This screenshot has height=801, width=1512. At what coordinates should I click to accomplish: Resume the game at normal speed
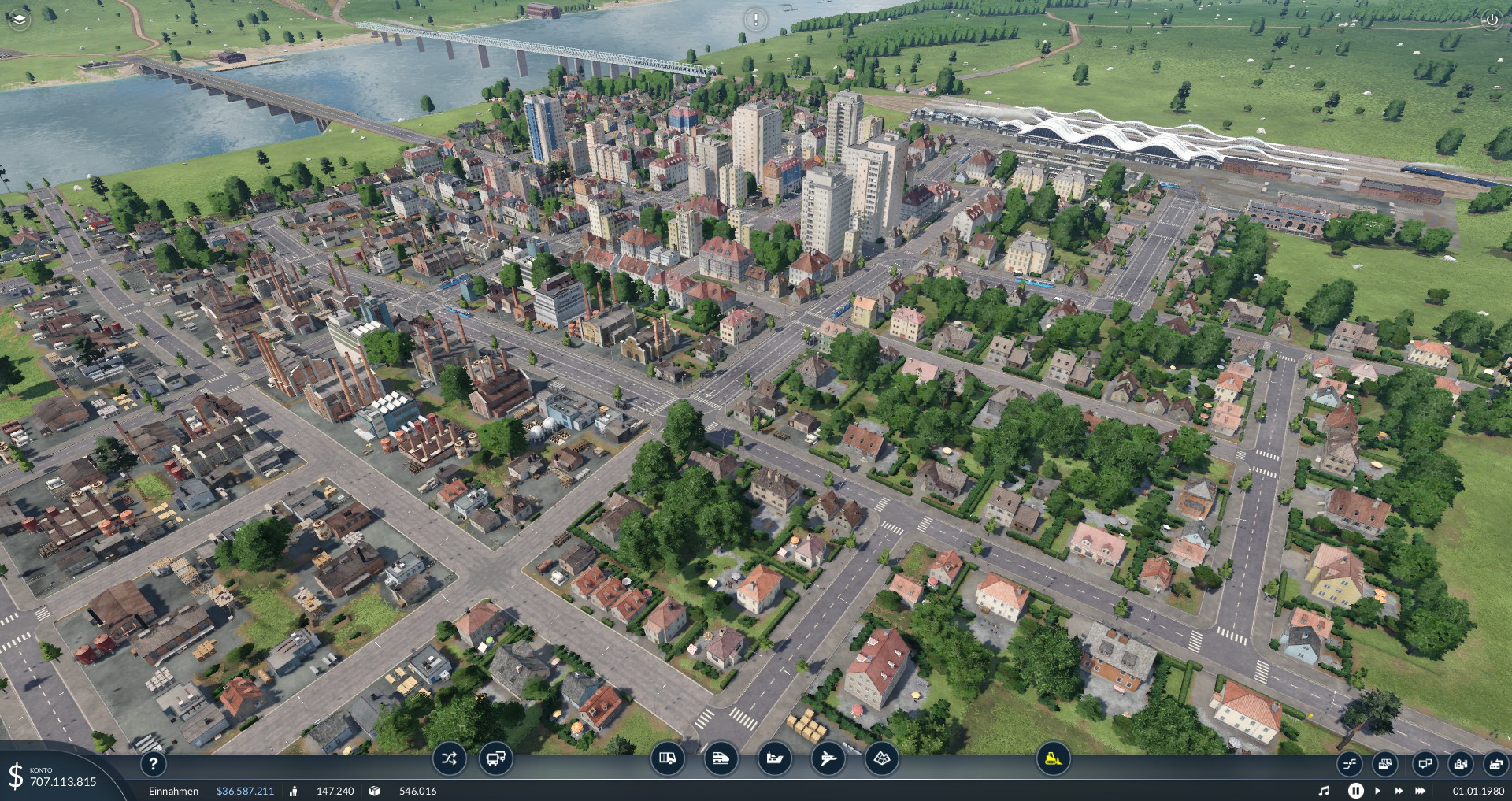[1377, 791]
